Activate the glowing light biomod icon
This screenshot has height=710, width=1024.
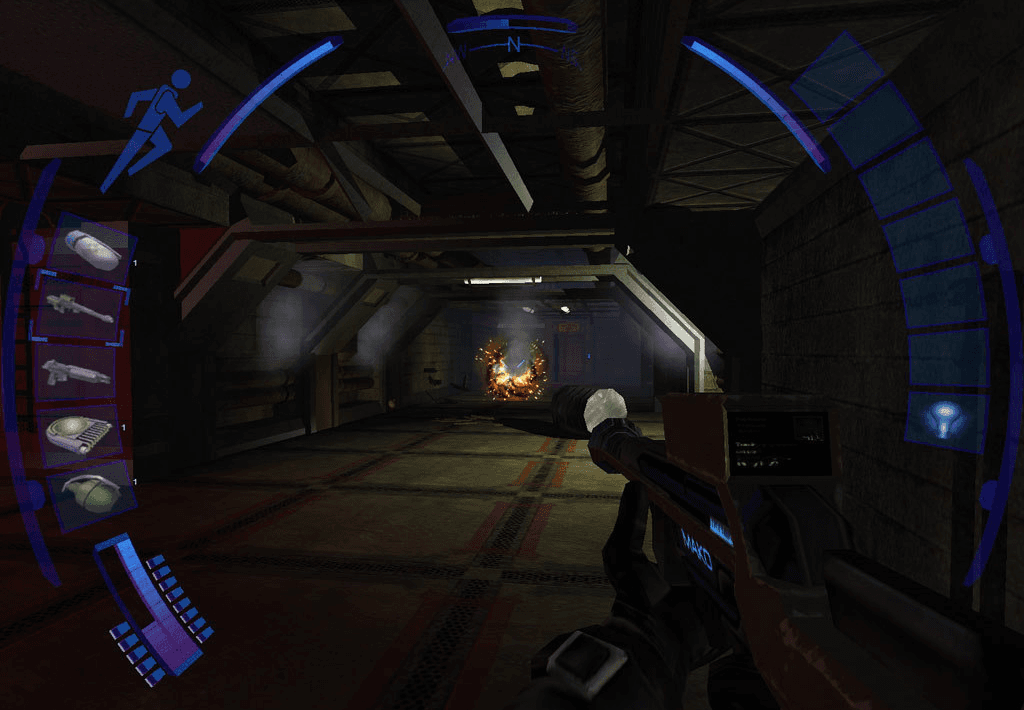(x=944, y=416)
